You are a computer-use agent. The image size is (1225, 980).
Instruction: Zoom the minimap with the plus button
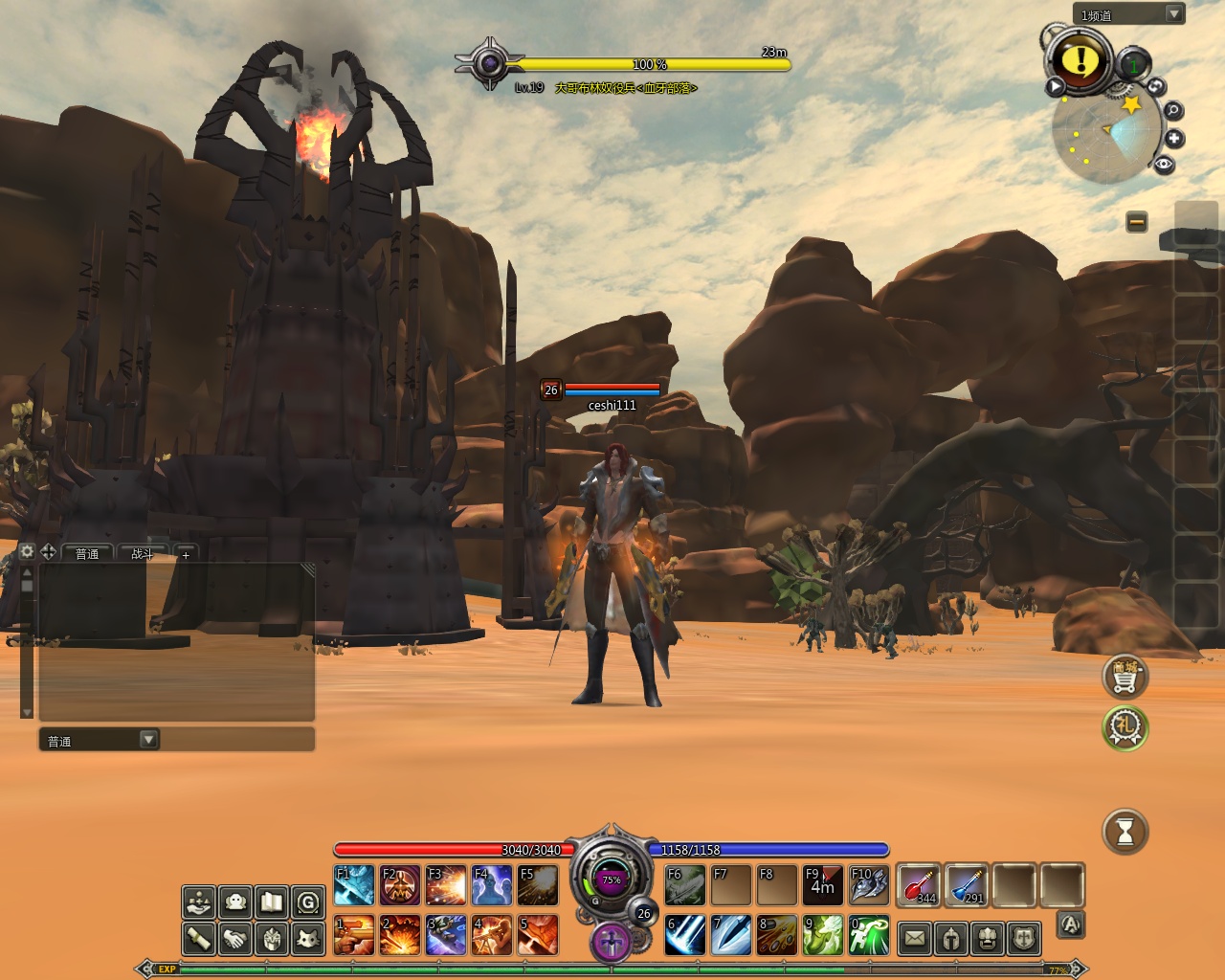tap(1174, 139)
